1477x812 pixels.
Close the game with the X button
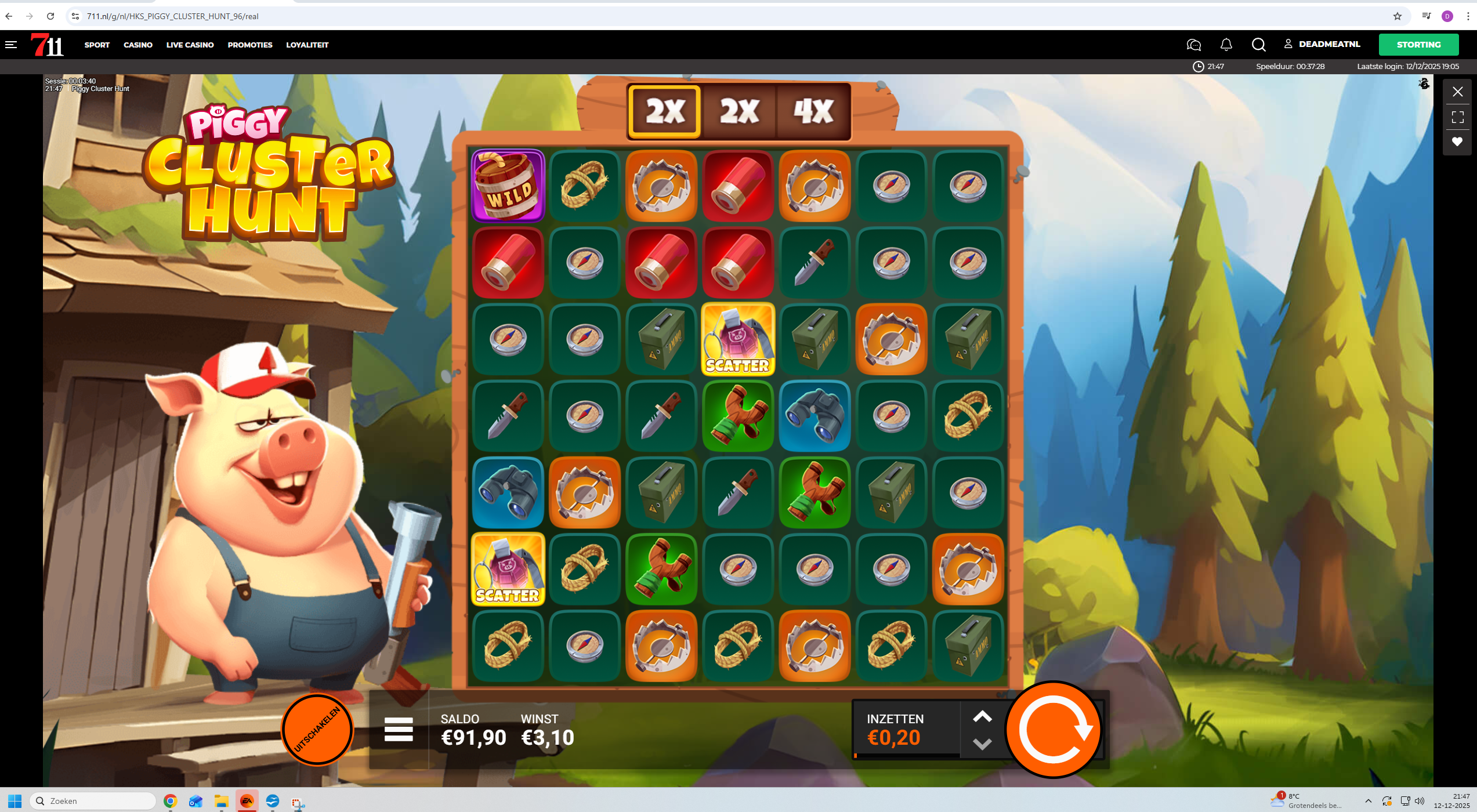pos(1457,92)
